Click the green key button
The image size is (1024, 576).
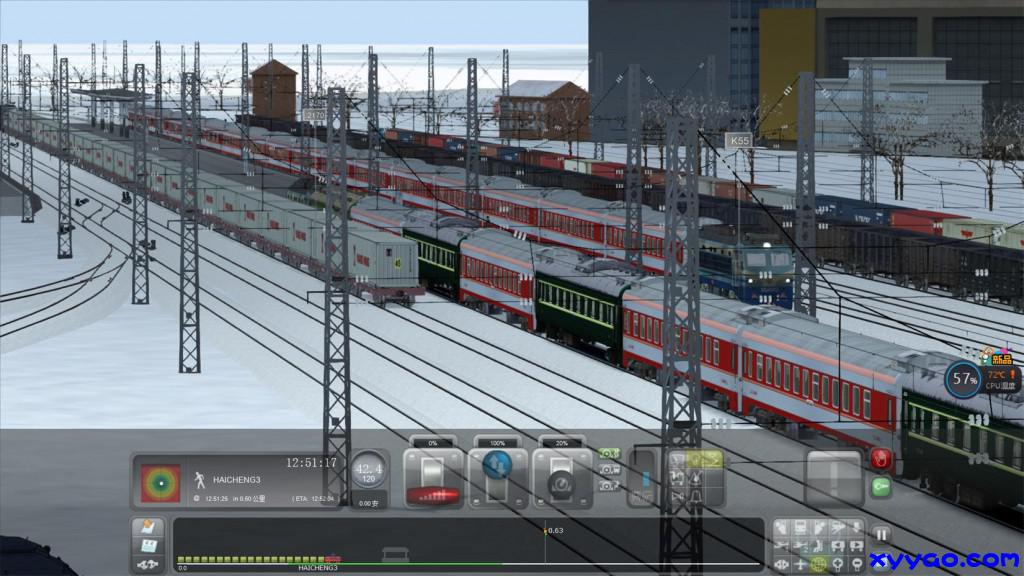881,487
